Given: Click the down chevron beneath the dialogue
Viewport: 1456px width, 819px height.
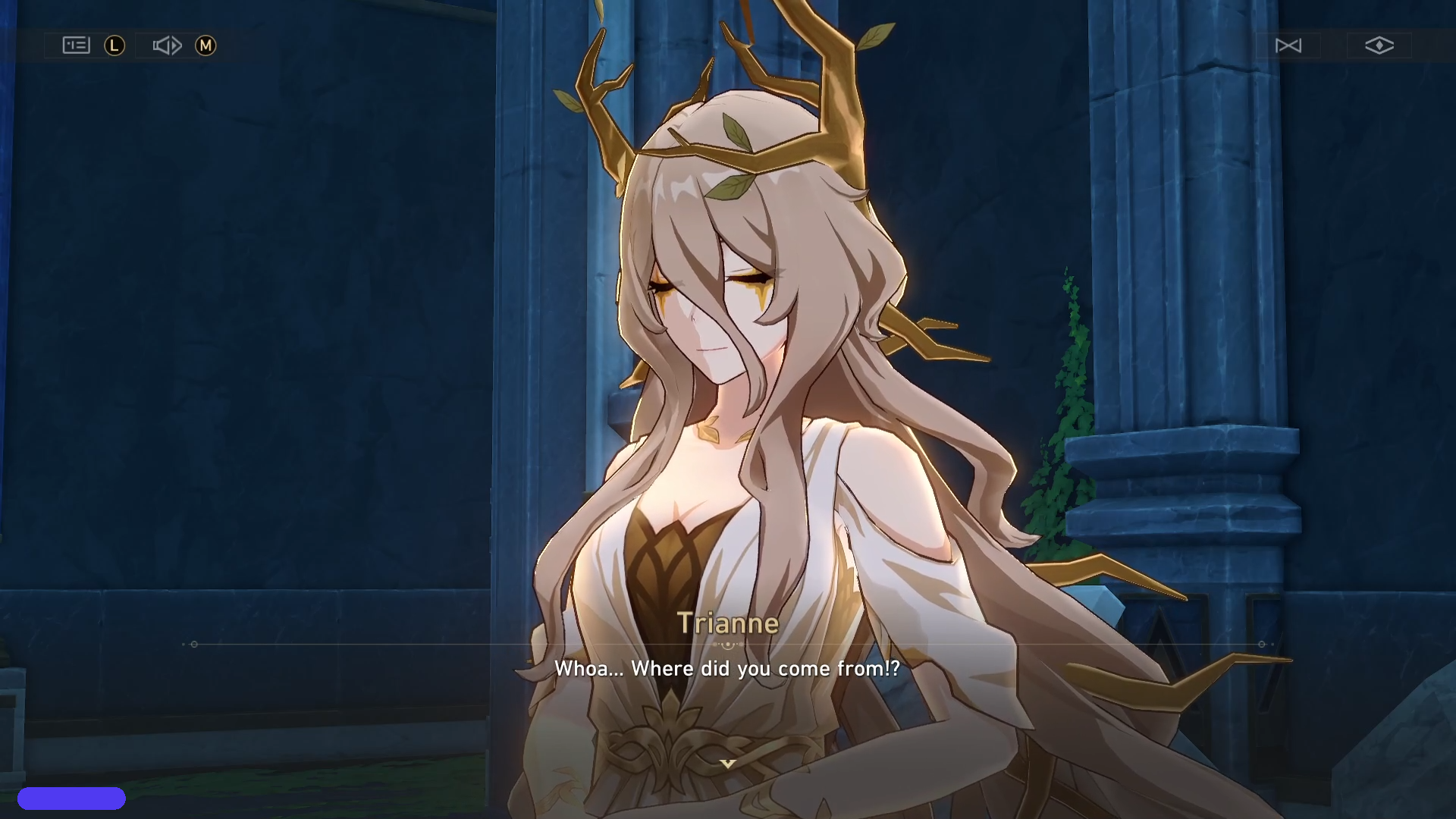Looking at the screenshot, I should point(728,764).
